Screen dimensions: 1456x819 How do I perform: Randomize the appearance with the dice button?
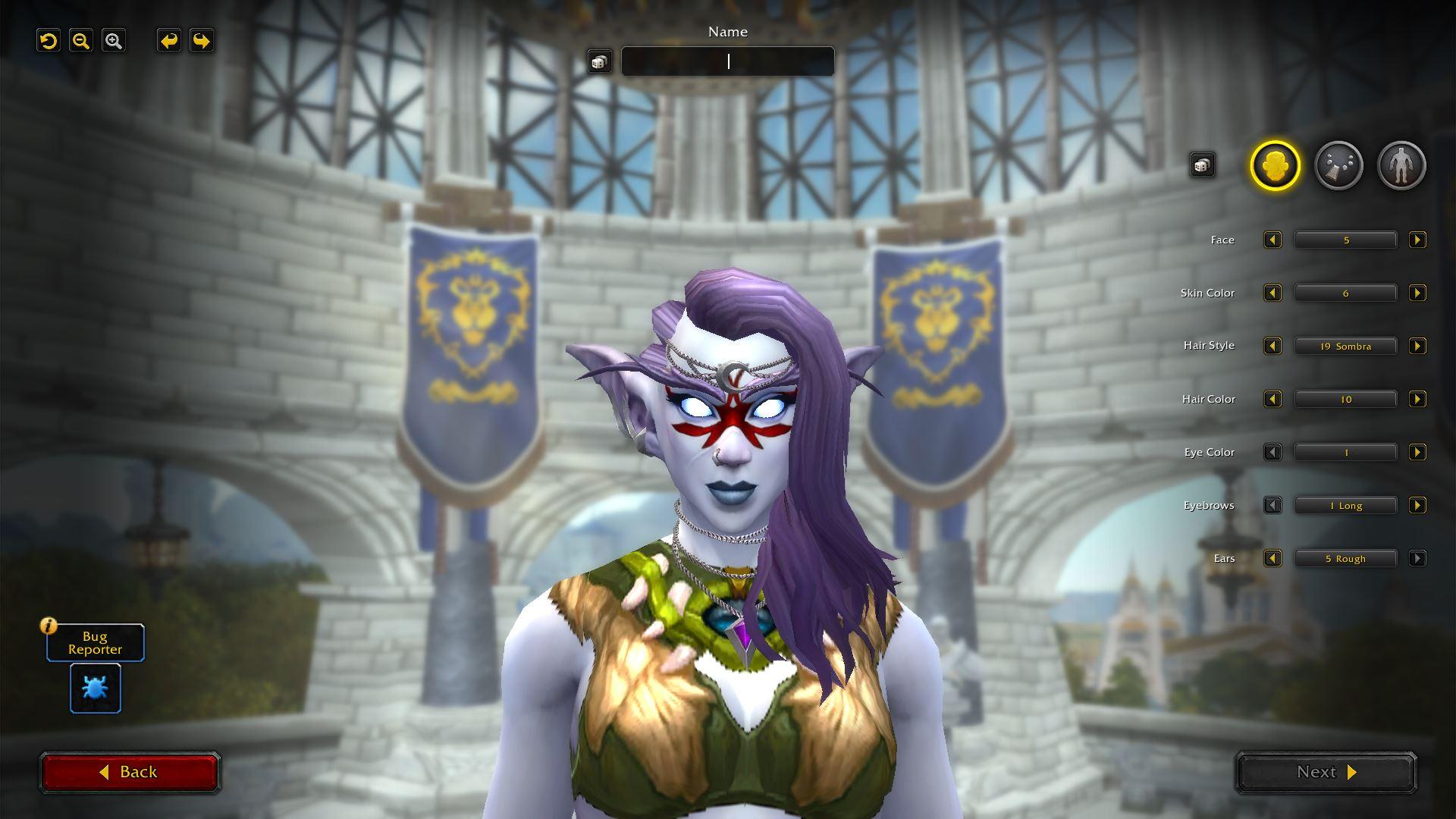click(1202, 165)
